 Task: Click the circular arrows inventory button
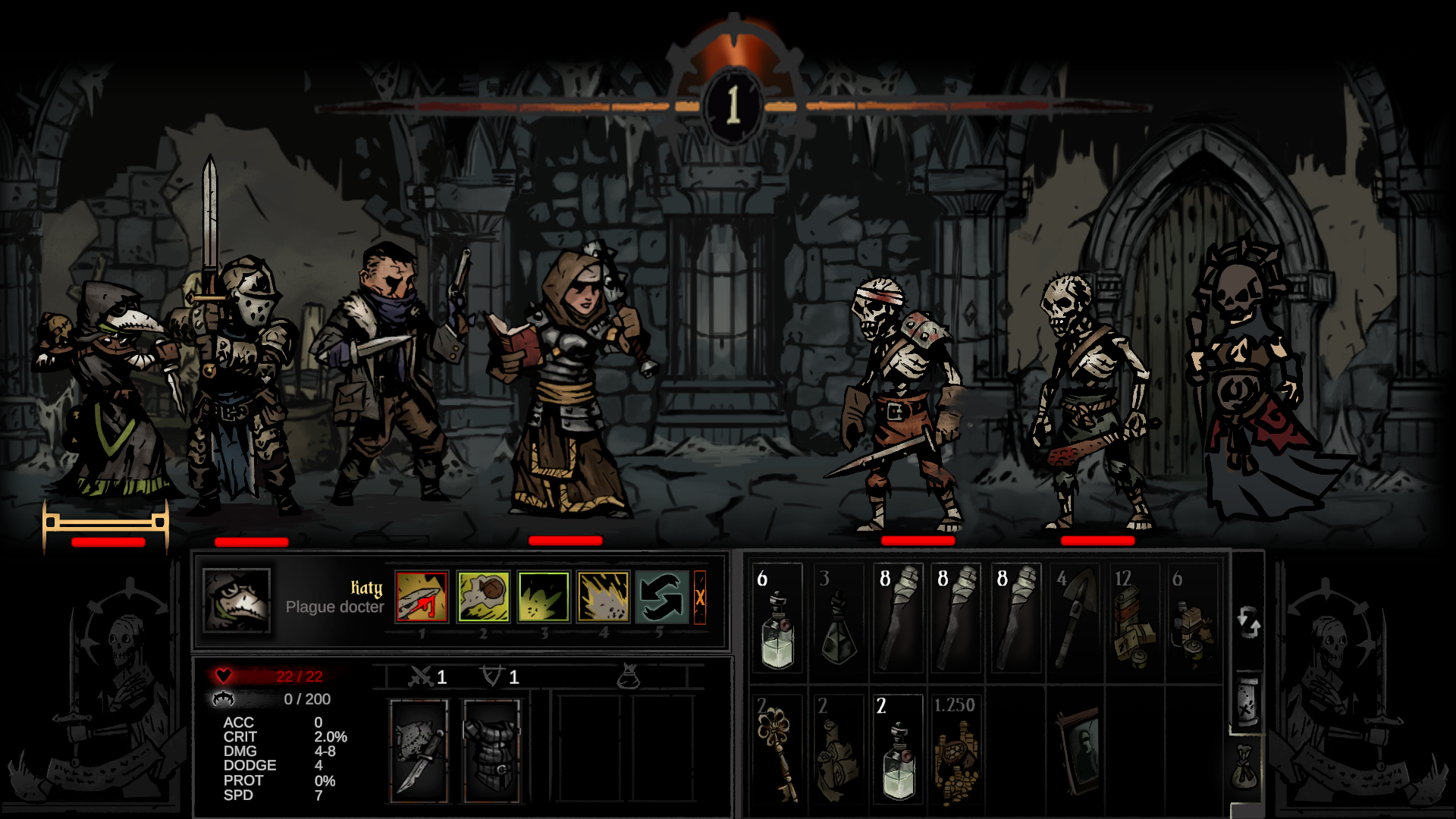coord(1248,623)
